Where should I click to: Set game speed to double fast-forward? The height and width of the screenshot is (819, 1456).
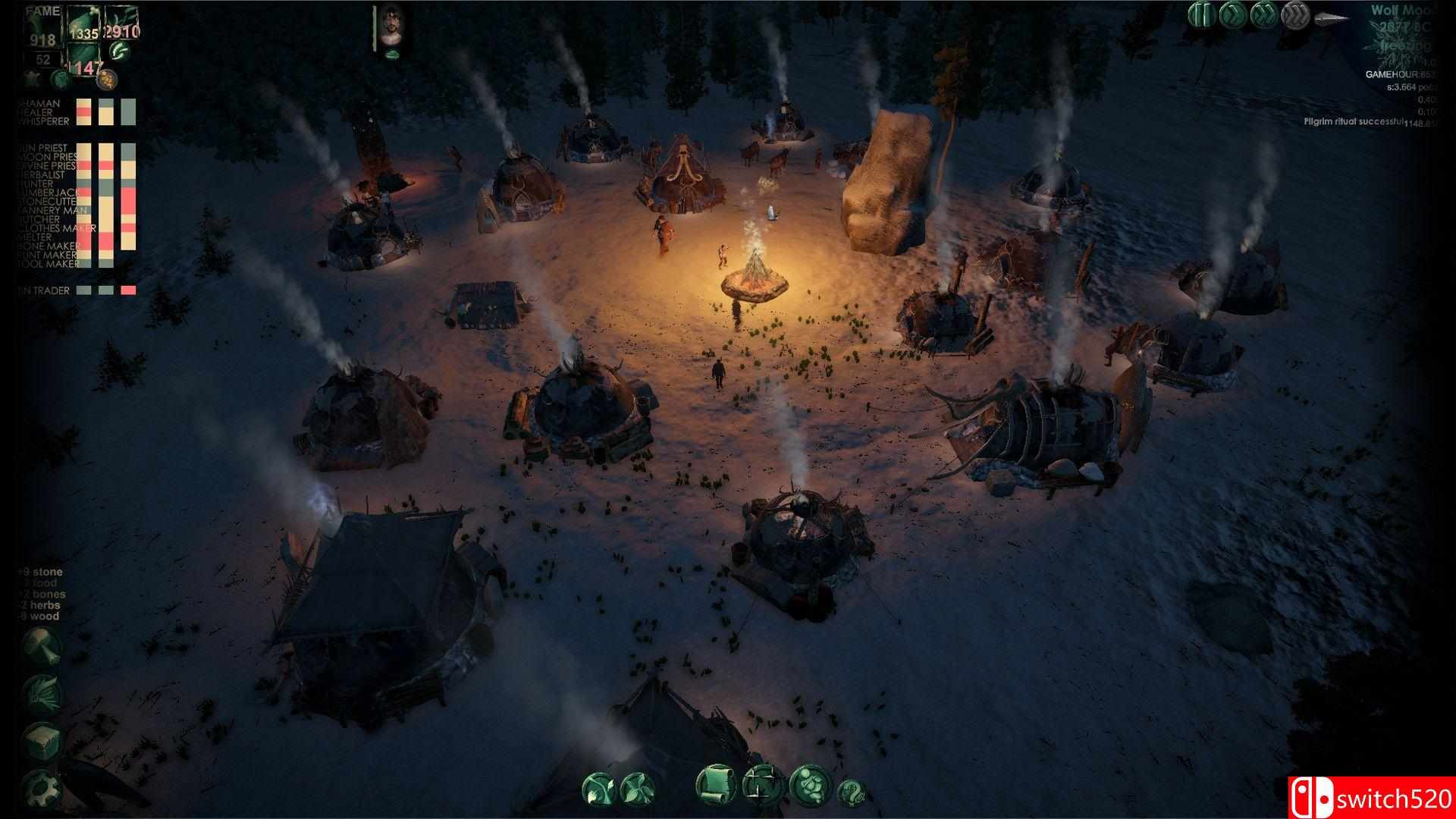[x=1263, y=15]
